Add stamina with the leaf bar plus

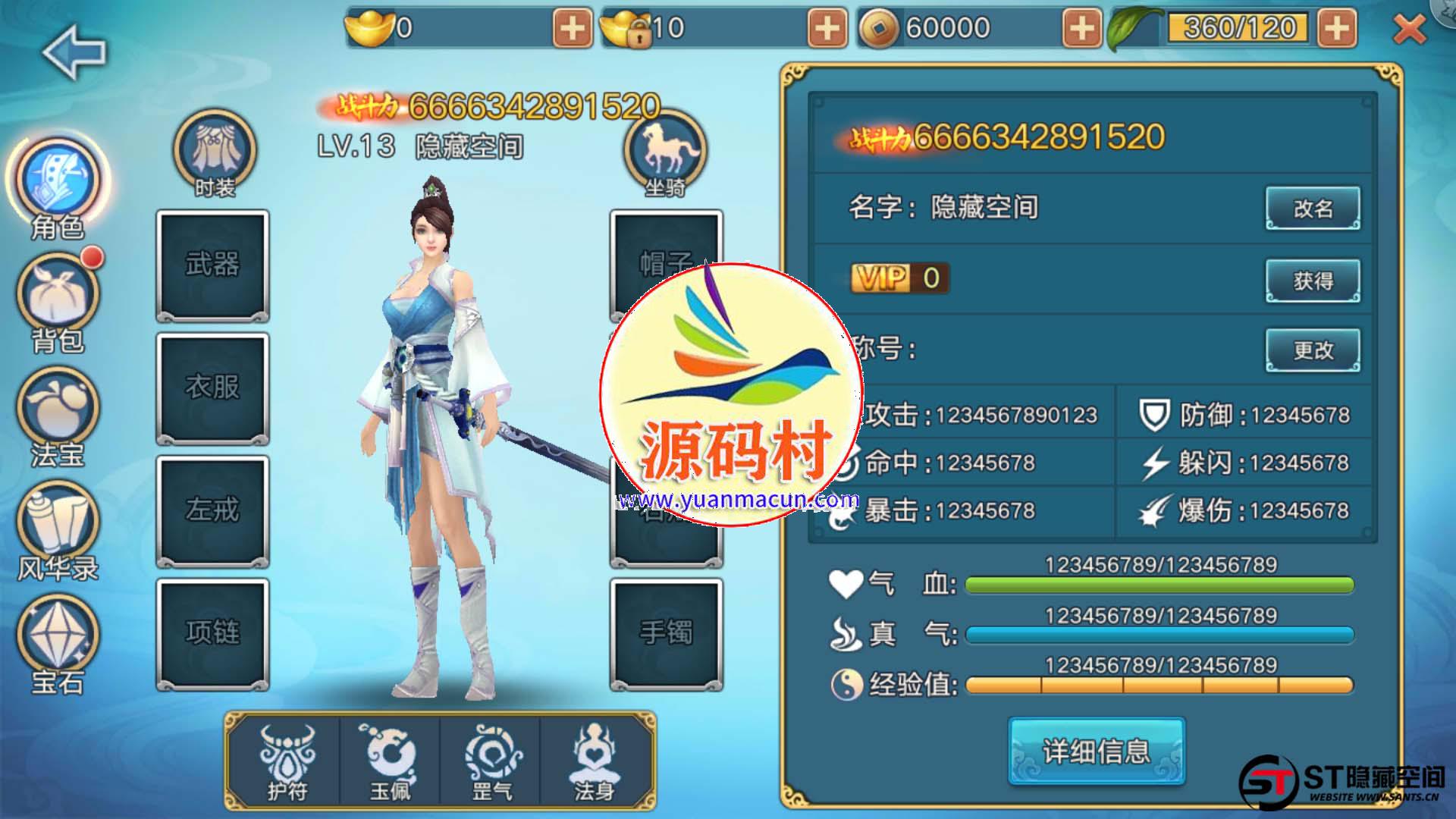(x=1337, y=29)
